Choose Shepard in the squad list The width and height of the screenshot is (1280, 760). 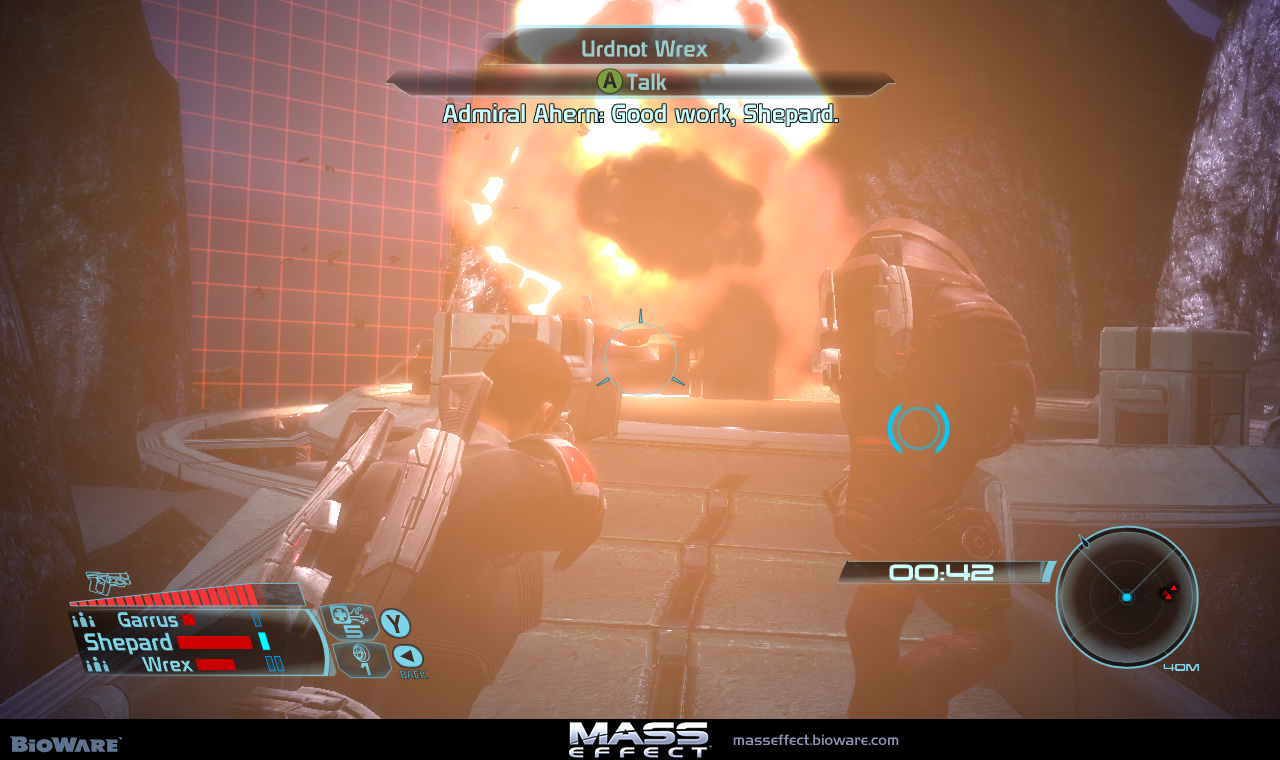(x=130, y=642)
